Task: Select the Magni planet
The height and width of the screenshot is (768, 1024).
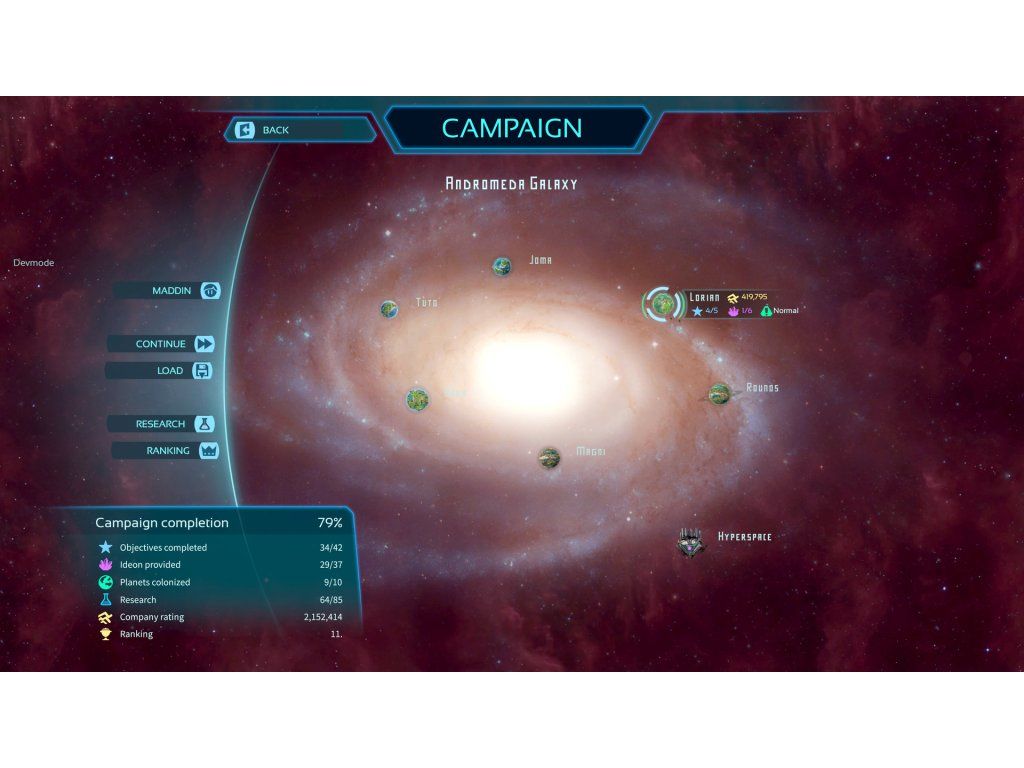Action: tap(549, 458)
